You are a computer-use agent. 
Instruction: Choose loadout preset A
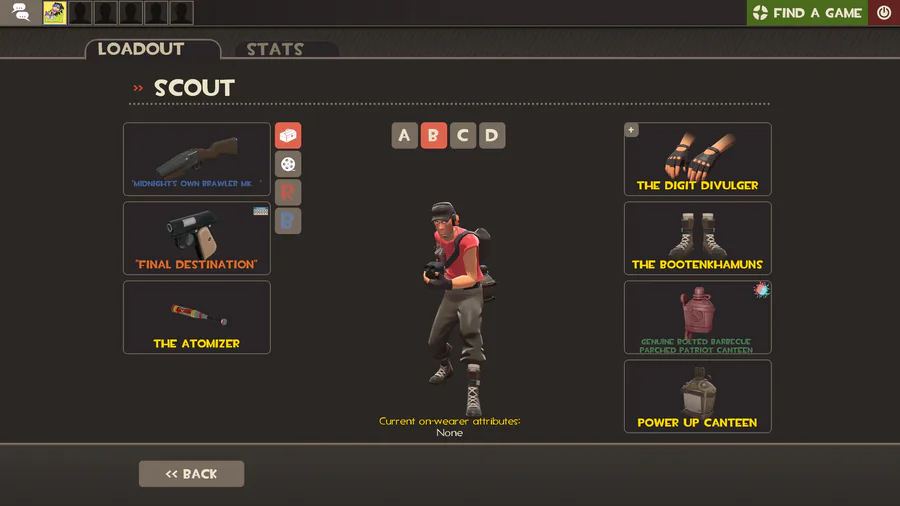(x=404, y=136)
